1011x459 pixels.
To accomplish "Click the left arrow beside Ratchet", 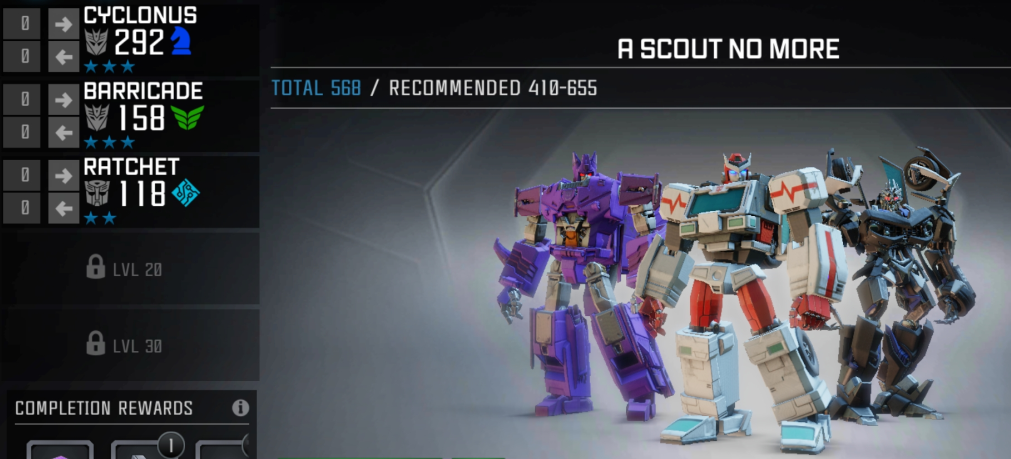I will [x=63, y=207].
